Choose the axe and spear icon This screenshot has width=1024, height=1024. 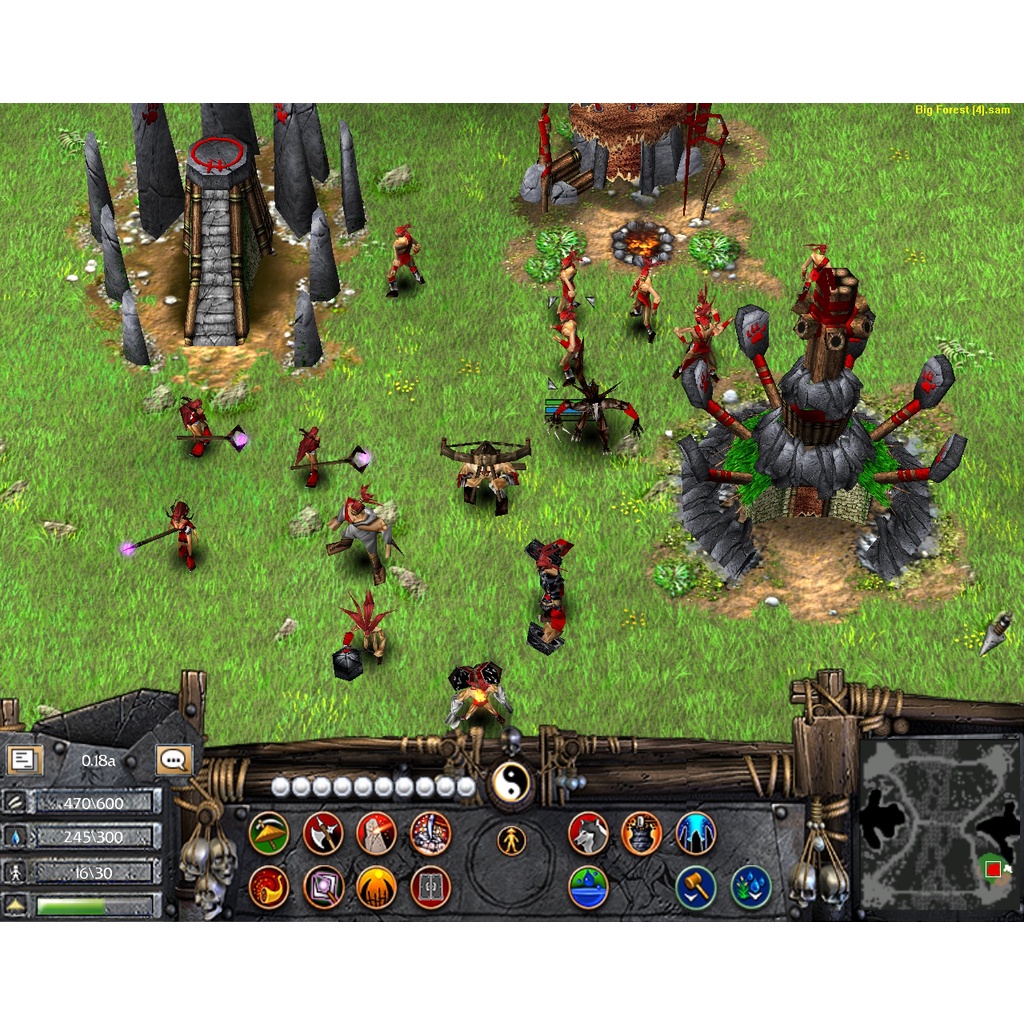pyautogui.click(x=323, y=832)
